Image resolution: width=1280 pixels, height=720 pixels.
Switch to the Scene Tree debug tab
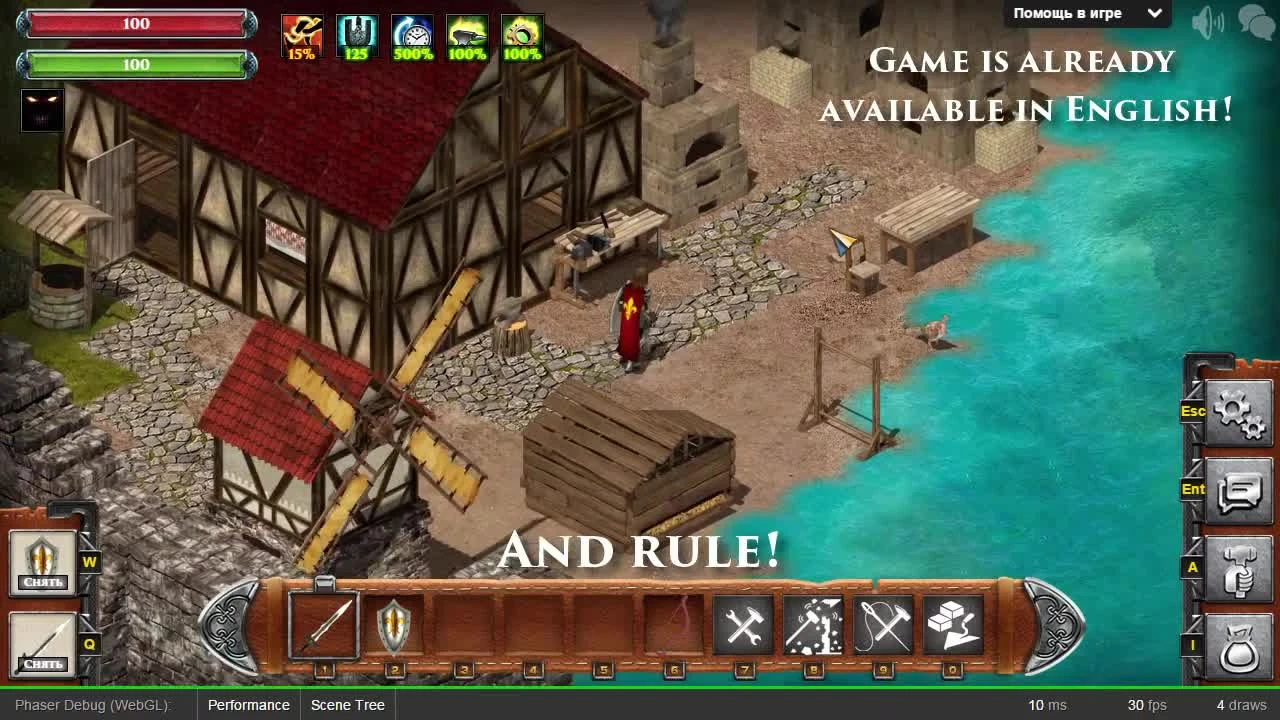pyautogui.click(x=347, y=705)
